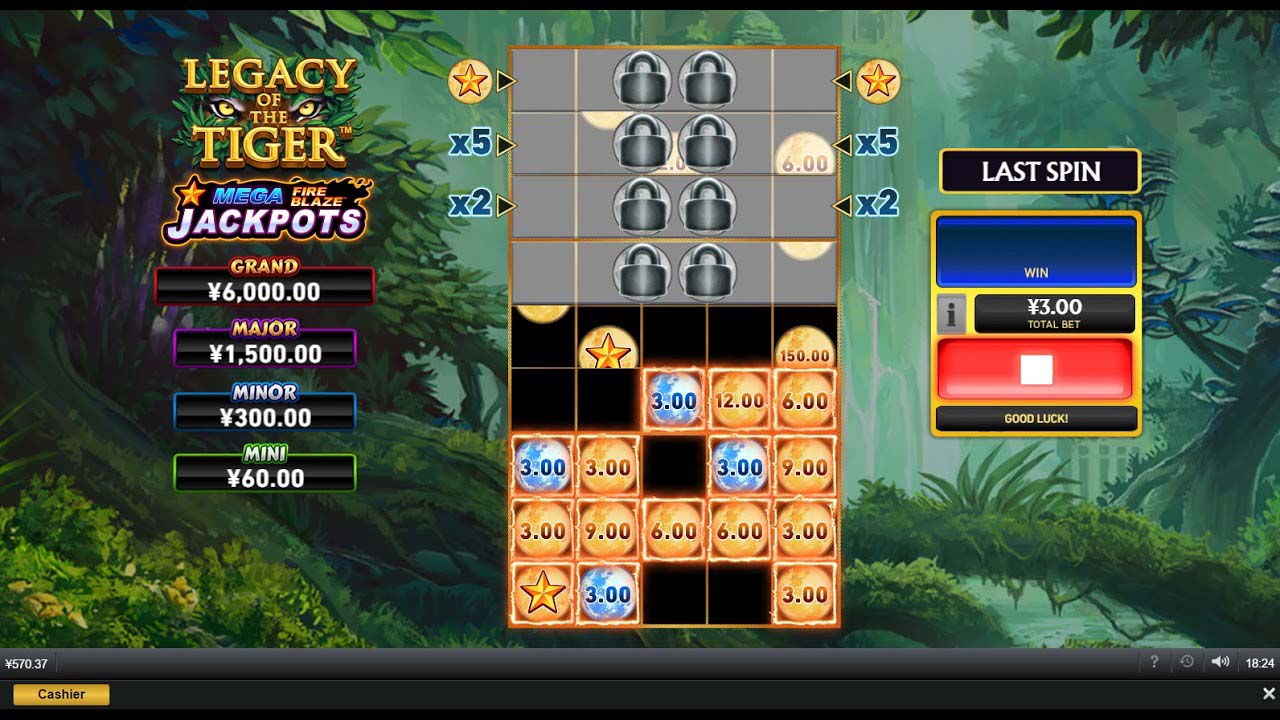The image size is (1280, 720).
Task: Mute game audio via the speaker icon
Action: [x=1220, y=661]
